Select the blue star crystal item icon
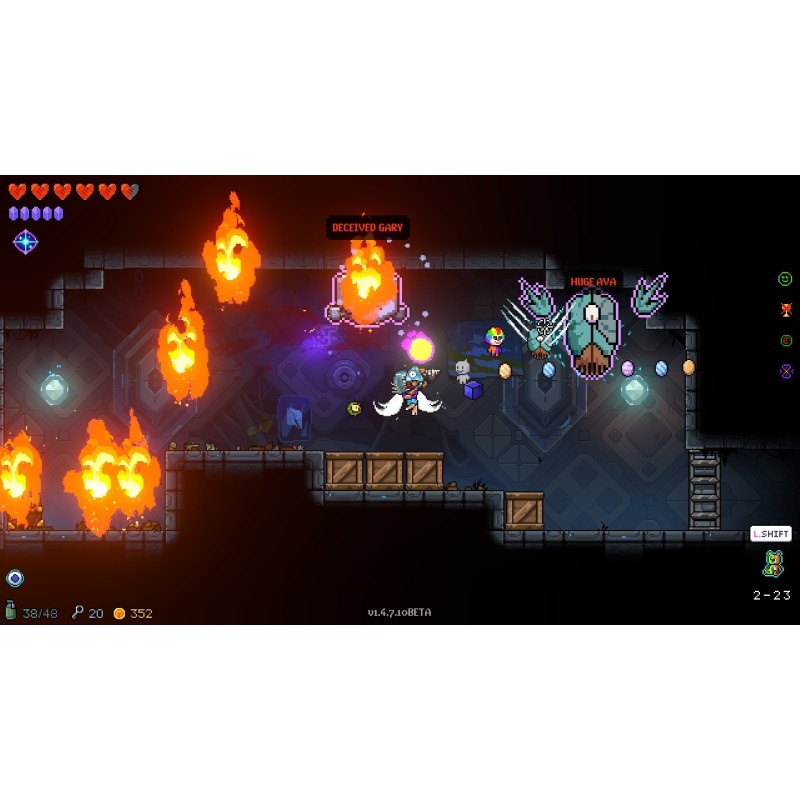Image resolution: width=800 pixels, height=800 pixels. (x=25, y=241)
